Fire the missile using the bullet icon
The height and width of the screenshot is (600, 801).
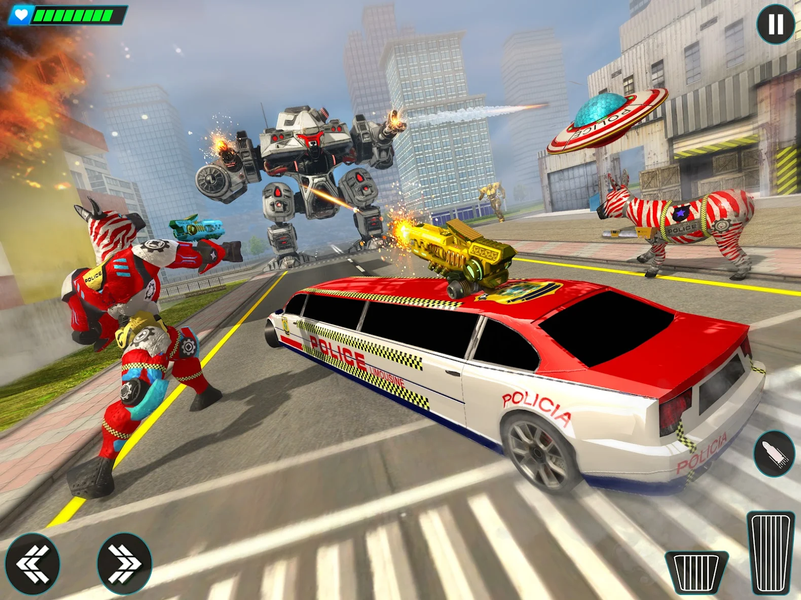(x=774, y=453)
